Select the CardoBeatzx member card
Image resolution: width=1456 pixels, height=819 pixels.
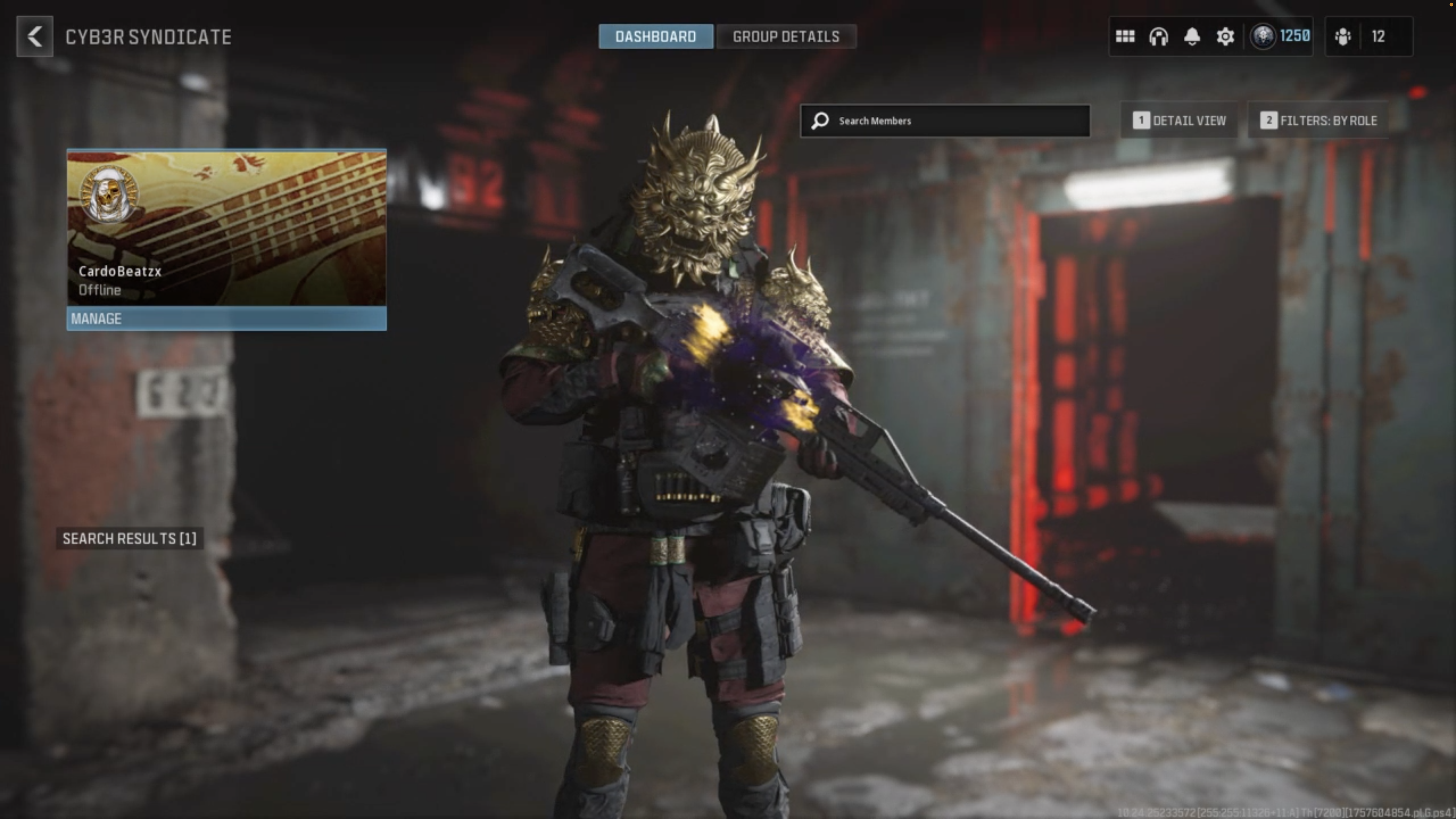[227, 228]
